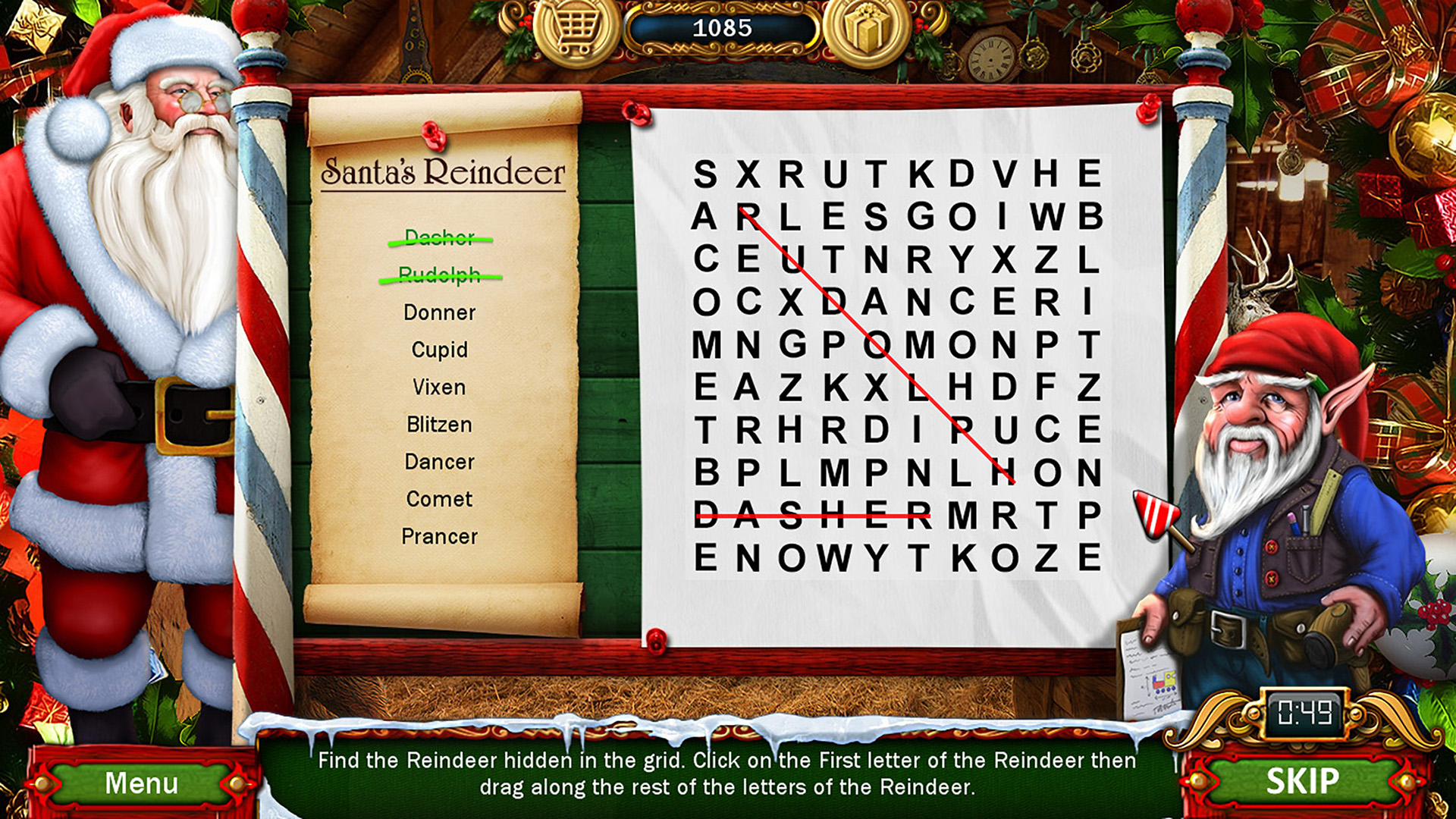1456x819 pixels.
Task: Mark Vixen on the word list
Action: click(438, 387)
